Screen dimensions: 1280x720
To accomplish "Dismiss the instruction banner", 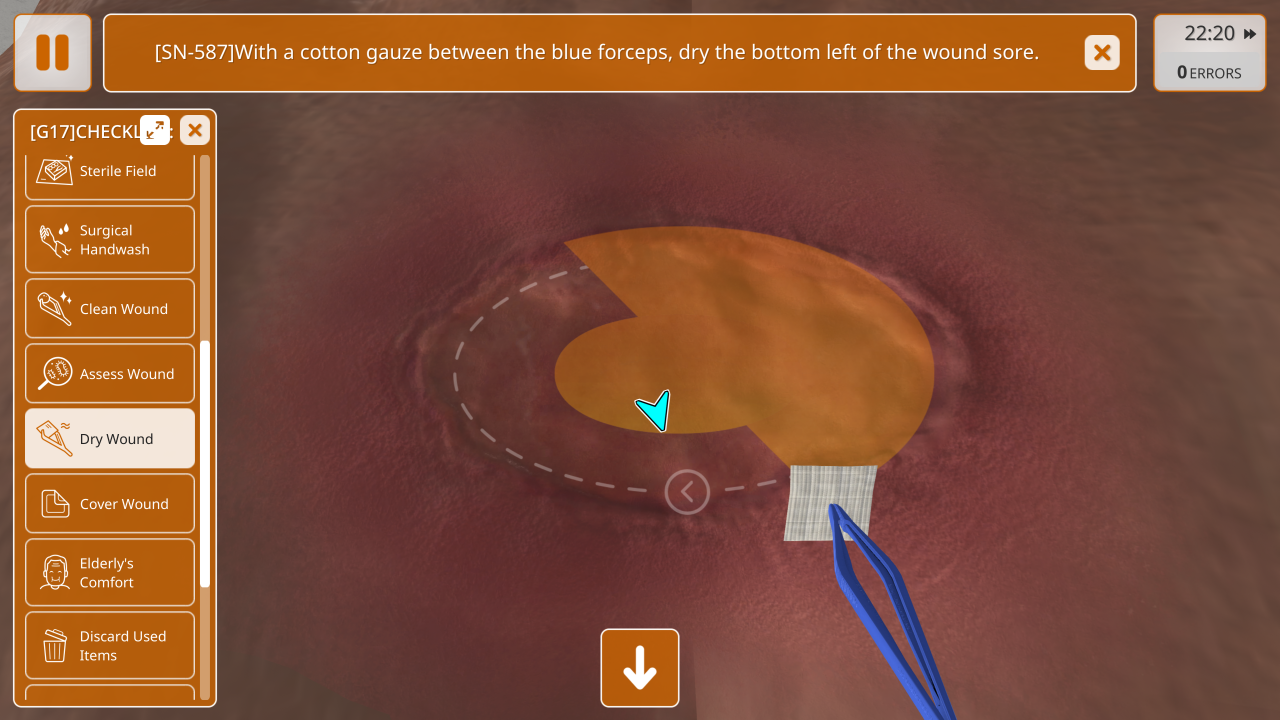I will point(1102,53).
